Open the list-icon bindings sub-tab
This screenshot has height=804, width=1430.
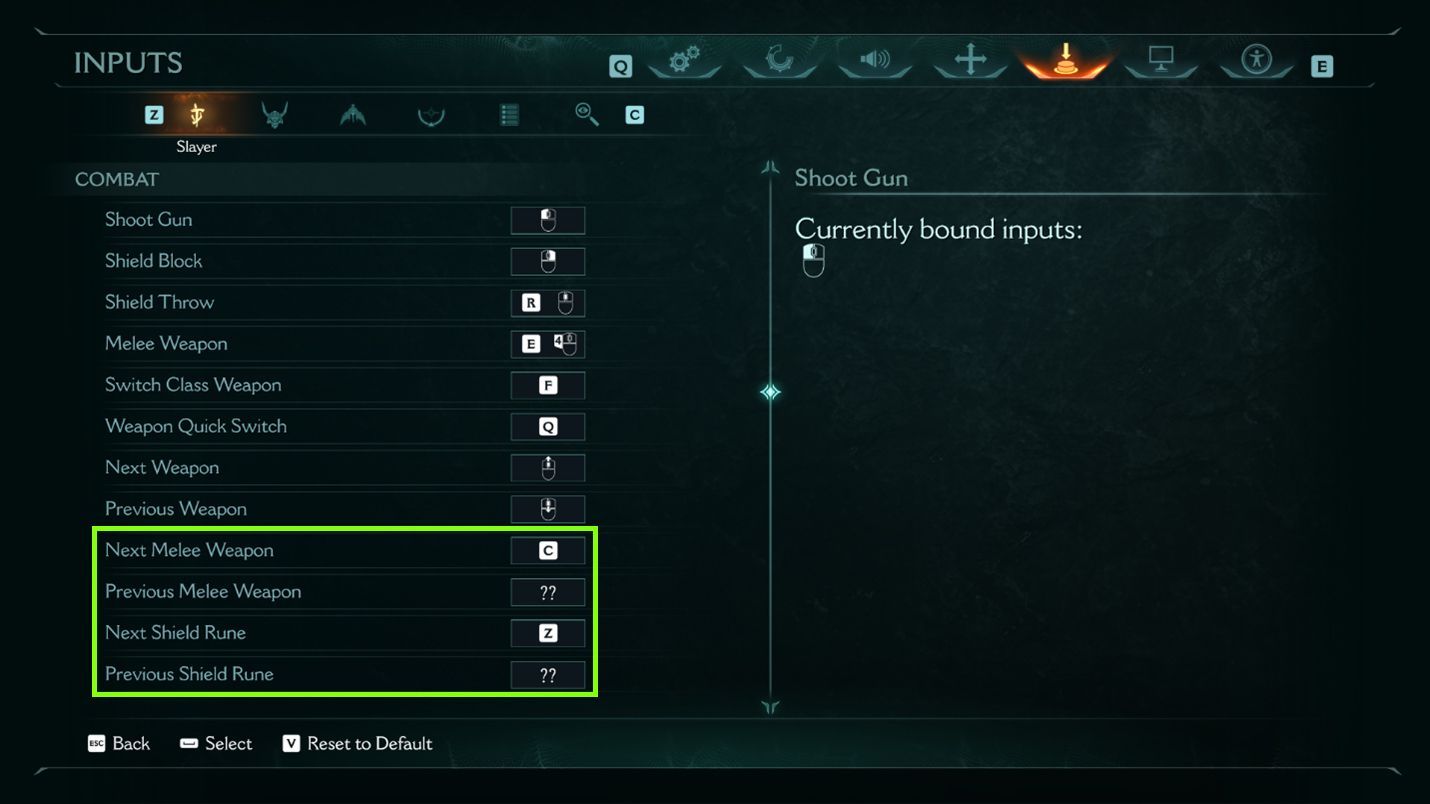coord(508,114)
